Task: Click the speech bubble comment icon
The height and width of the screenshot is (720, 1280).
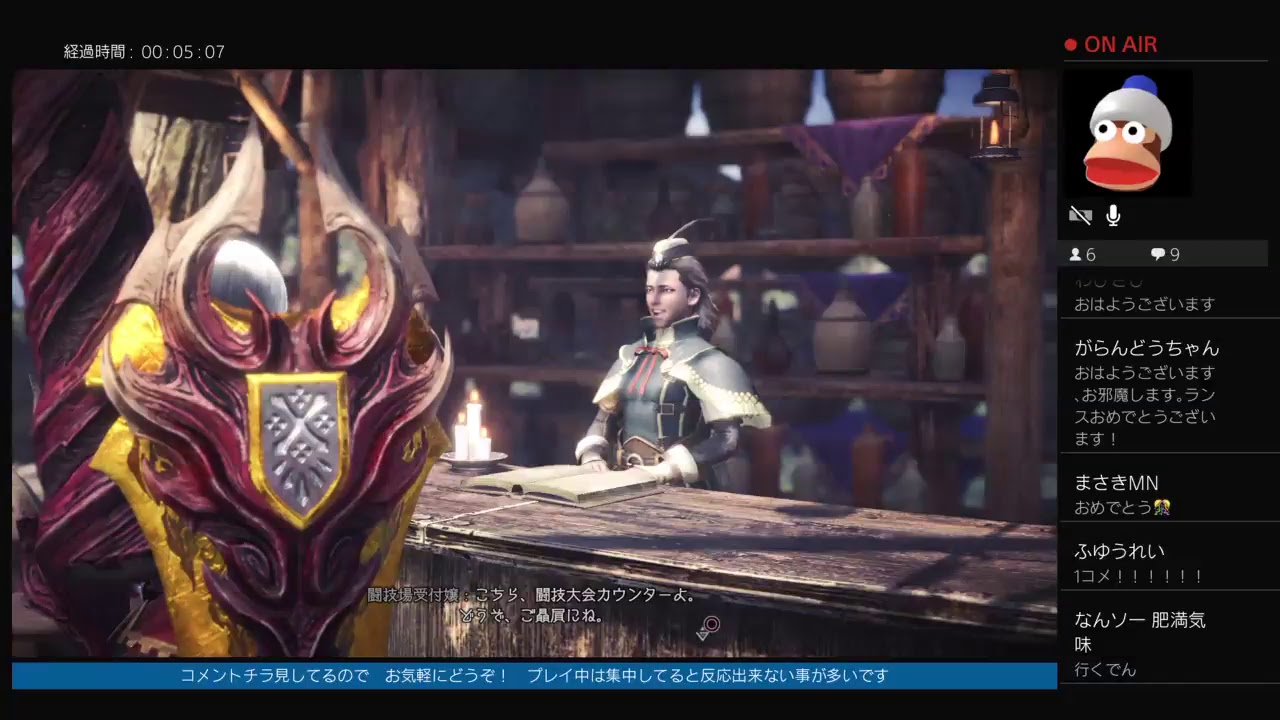Action: (x=1157, y=254)
